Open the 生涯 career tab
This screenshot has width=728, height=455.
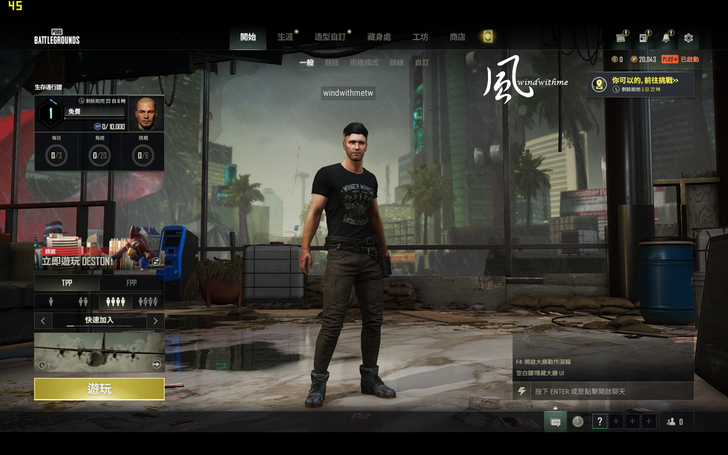[286, 37]
